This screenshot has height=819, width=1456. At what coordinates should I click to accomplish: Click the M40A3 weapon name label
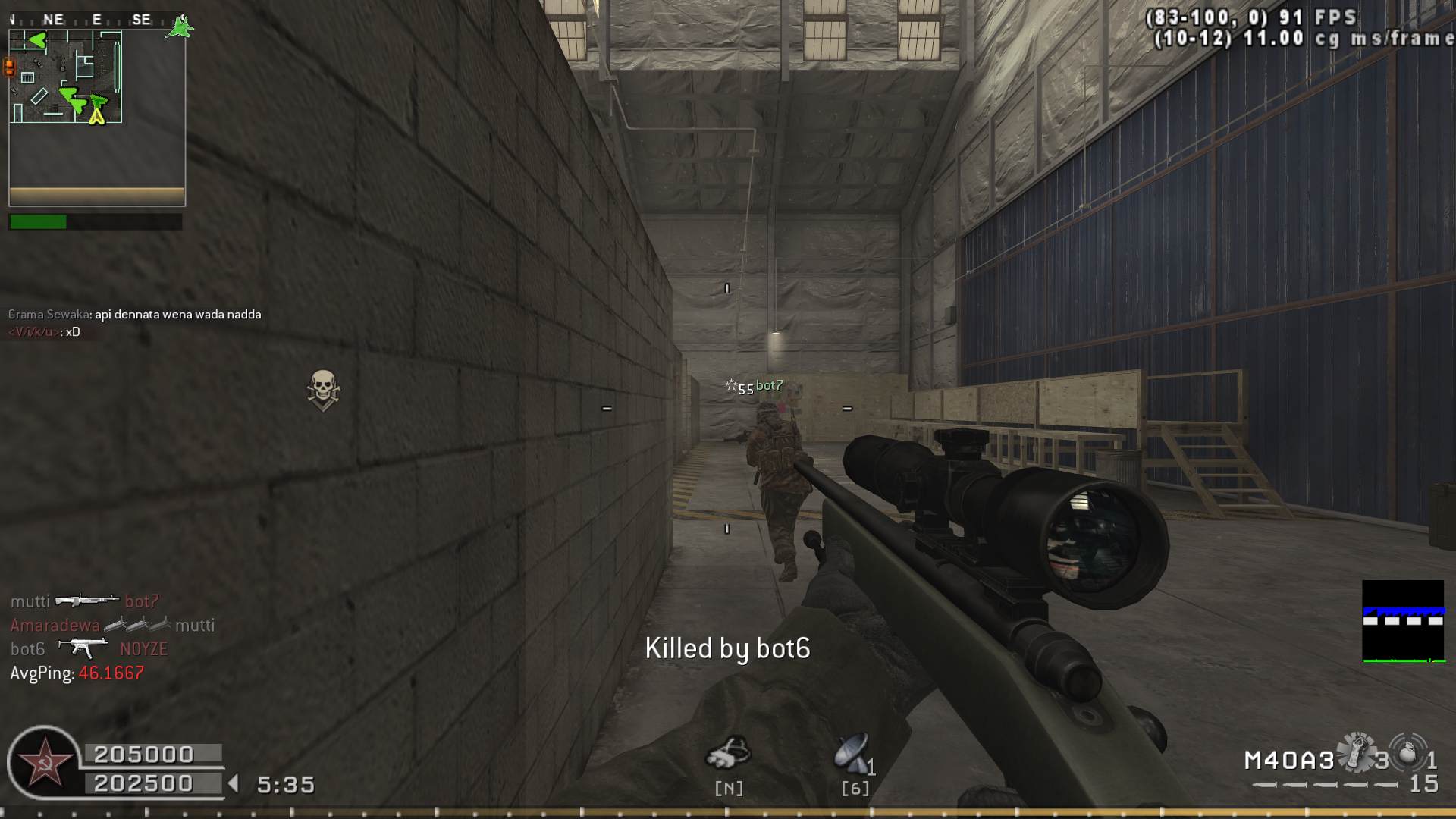tap(1288, 760)
